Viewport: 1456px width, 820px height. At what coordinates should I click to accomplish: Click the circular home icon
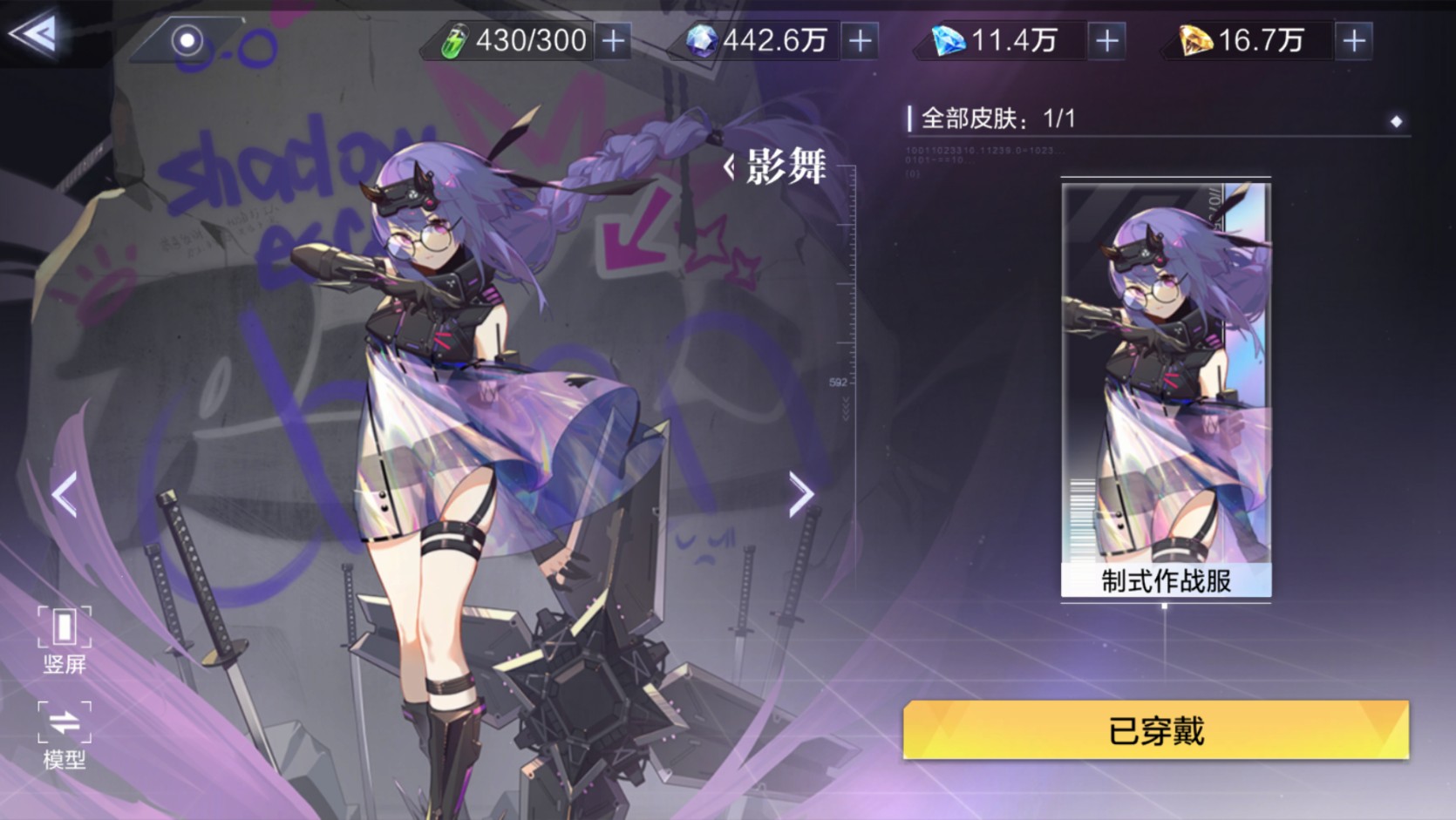187,40
